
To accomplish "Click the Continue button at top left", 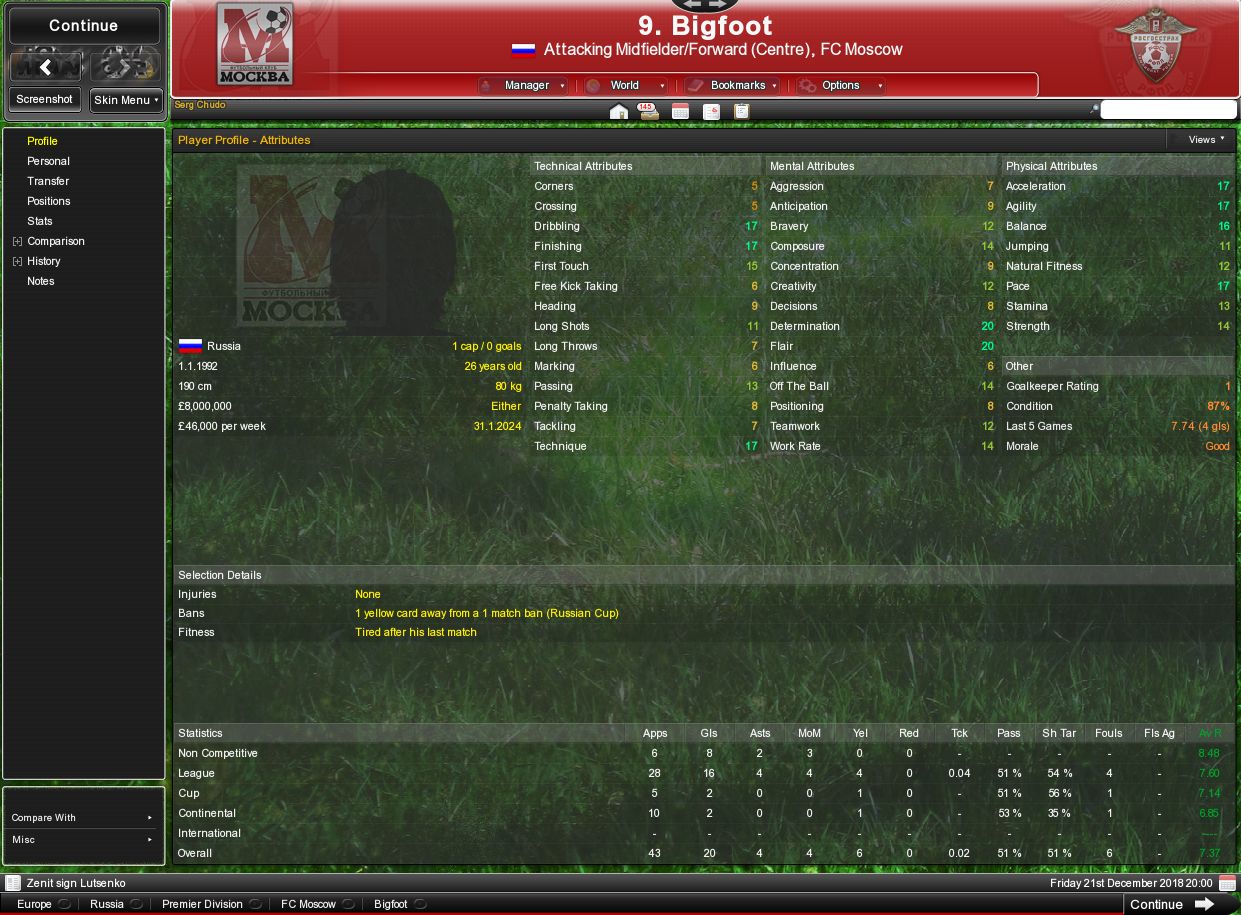I will coord(84,26).
